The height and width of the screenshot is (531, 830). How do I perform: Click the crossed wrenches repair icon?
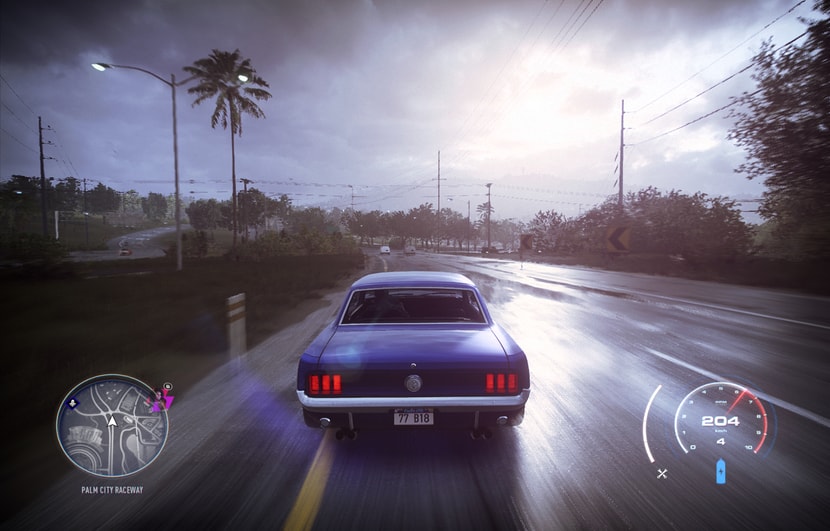coord(662,473)
